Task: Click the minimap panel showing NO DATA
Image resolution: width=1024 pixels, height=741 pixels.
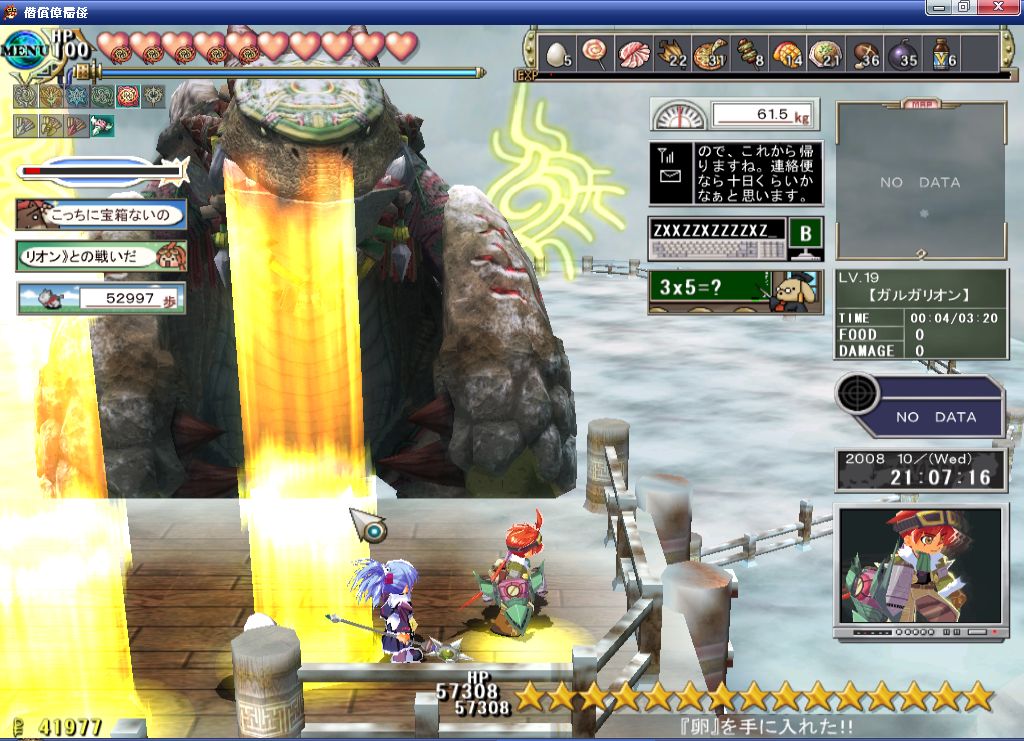Action: (x=920, y=182)
